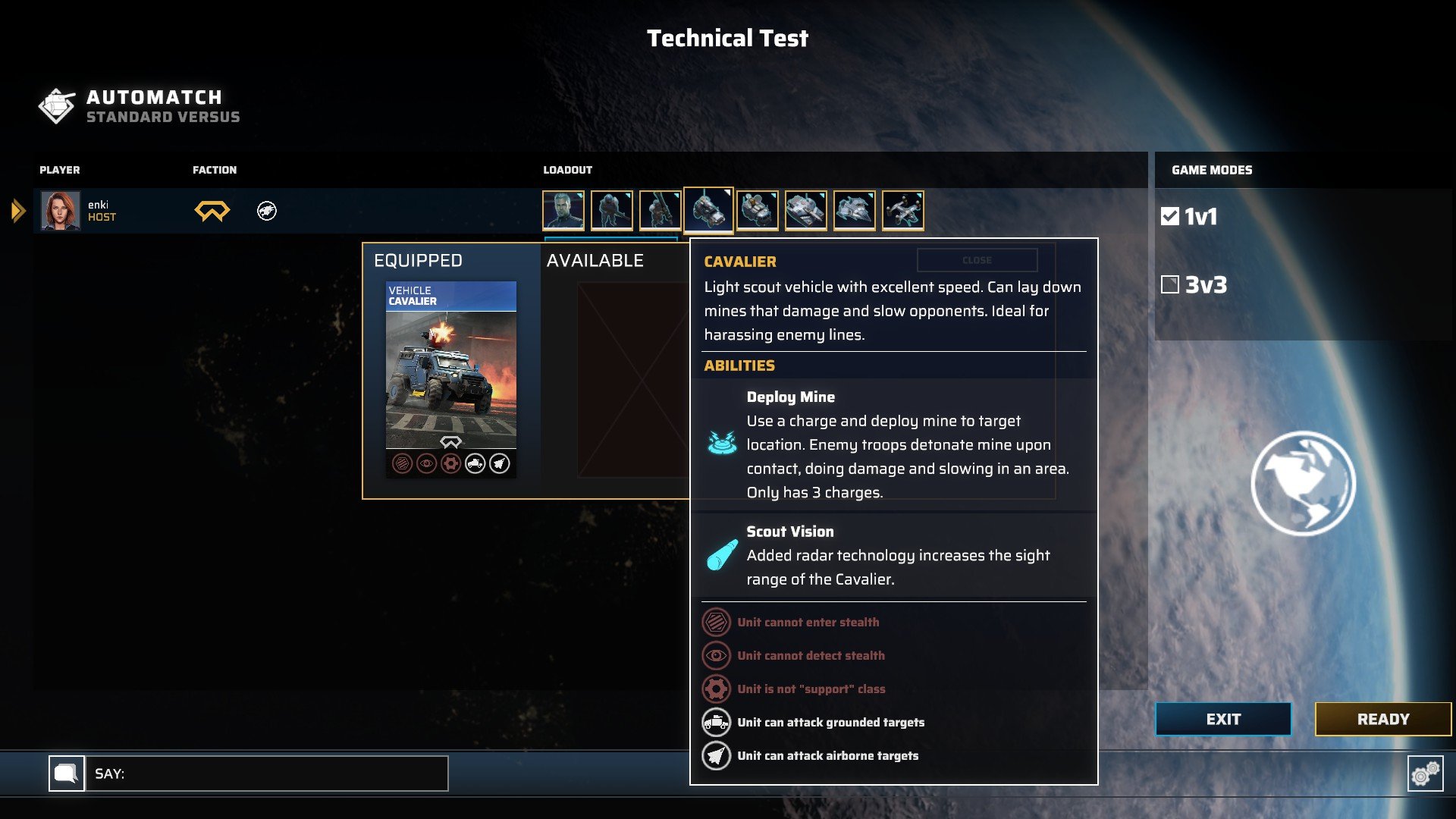Select the tank loadout slot
Viewport: 1456px width, 819px height.
click(805, 210)
